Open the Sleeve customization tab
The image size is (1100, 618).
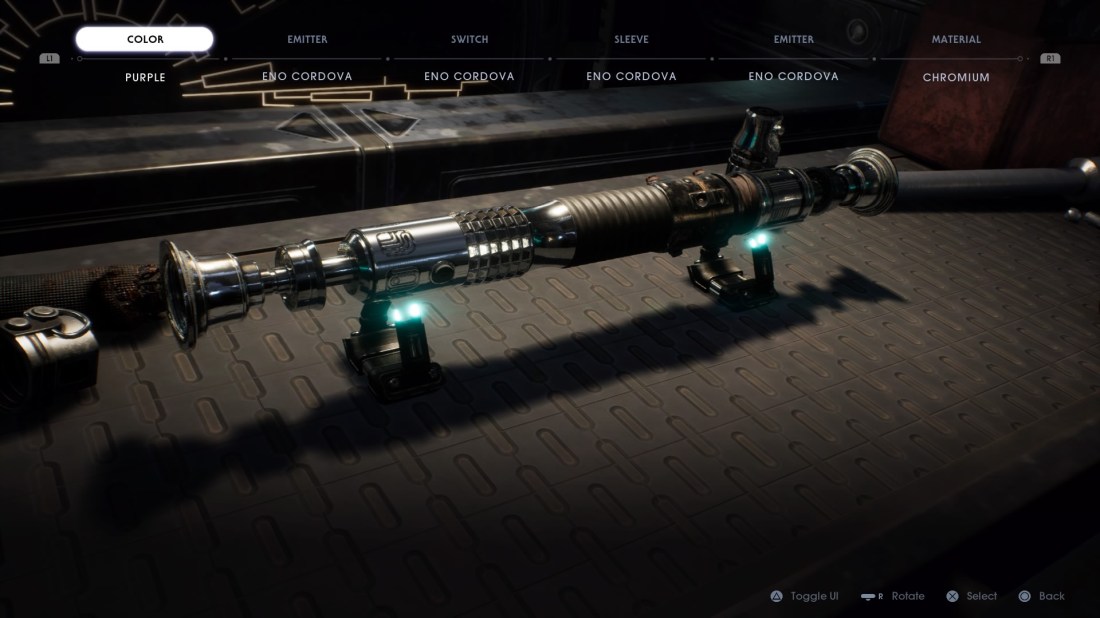coord(631,40)
